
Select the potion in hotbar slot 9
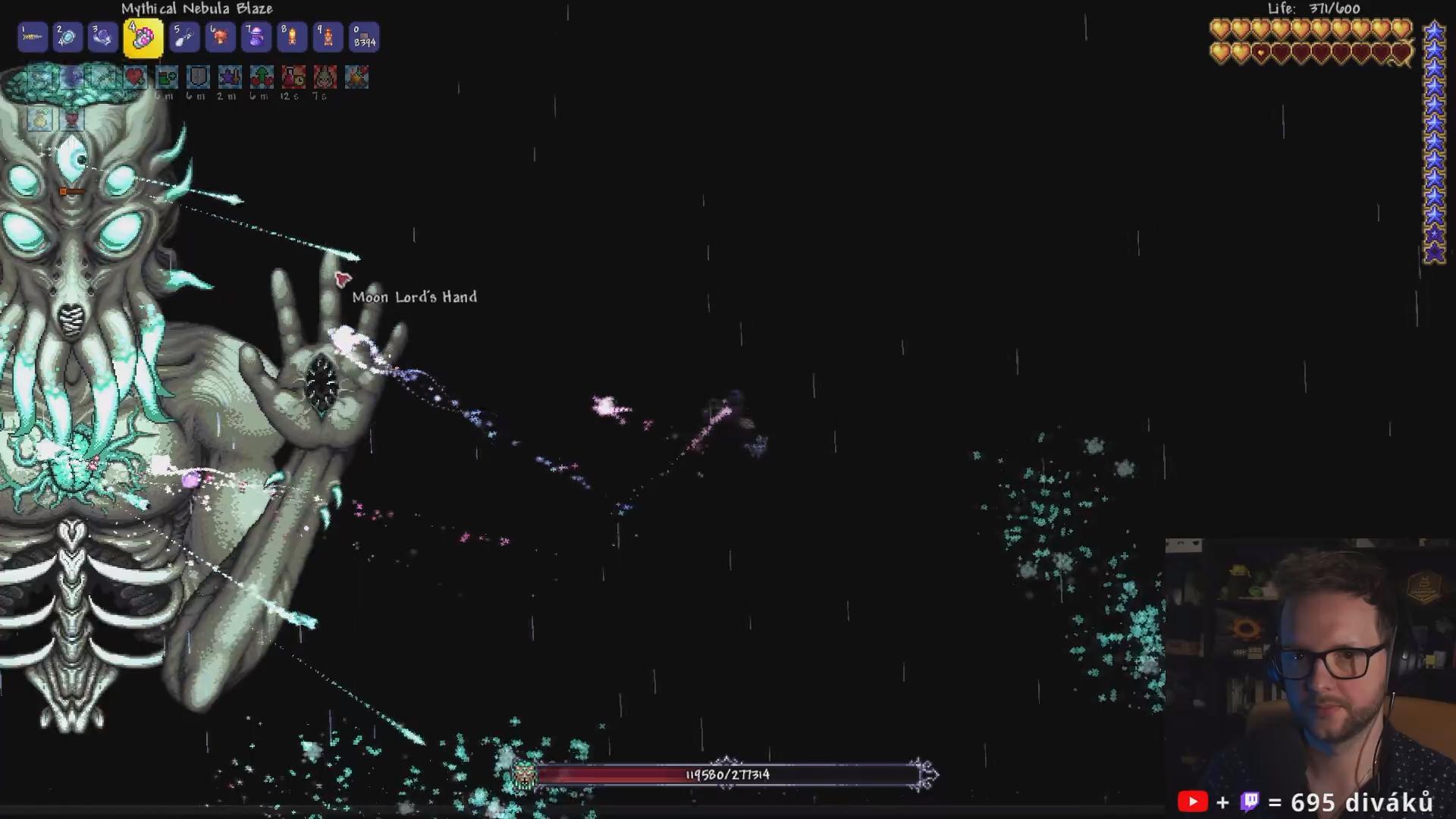click(x=328, y=37)
